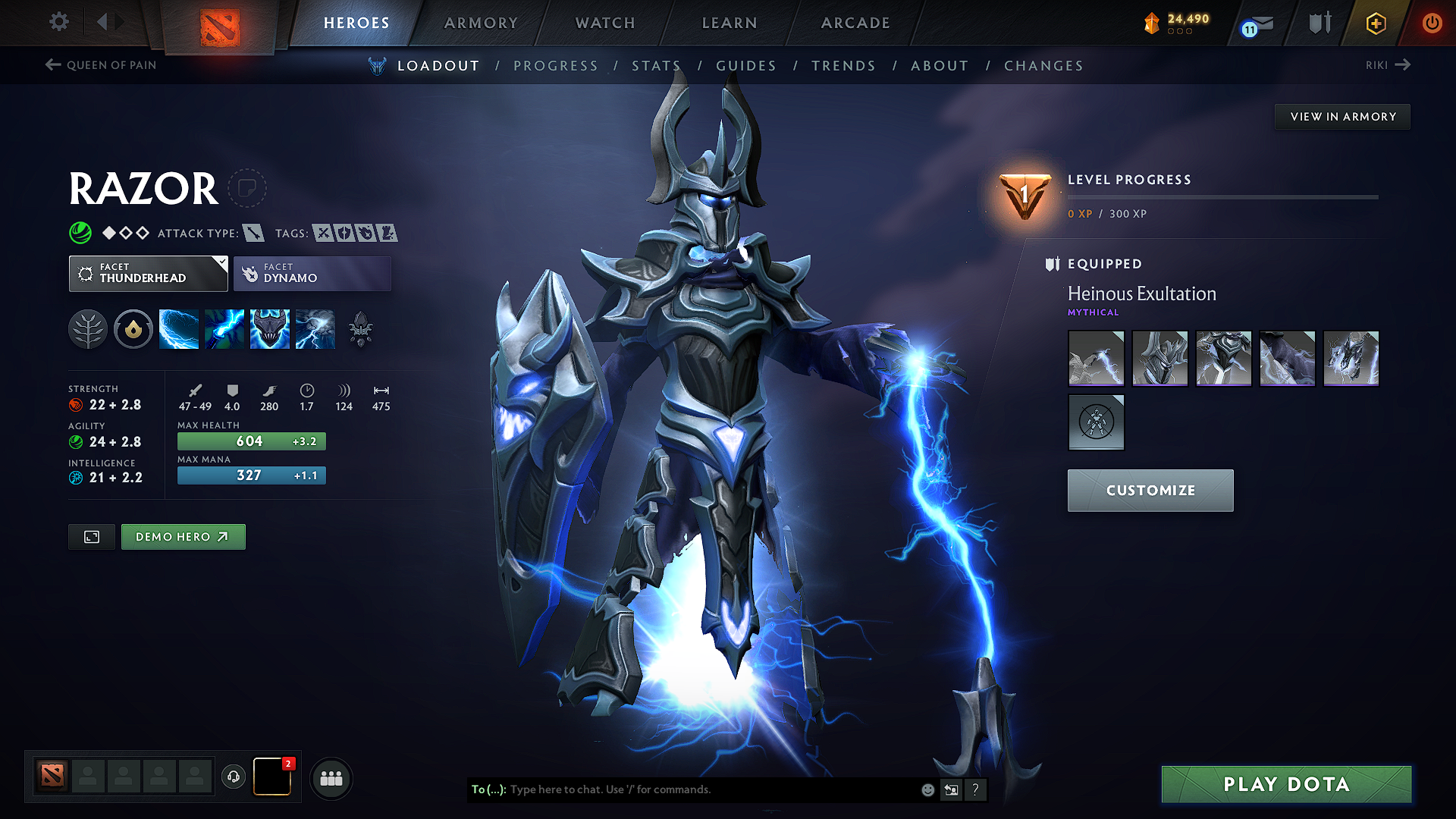Click the Customize equipped items button
The image size is (1456, 819).
point(1150,490)
